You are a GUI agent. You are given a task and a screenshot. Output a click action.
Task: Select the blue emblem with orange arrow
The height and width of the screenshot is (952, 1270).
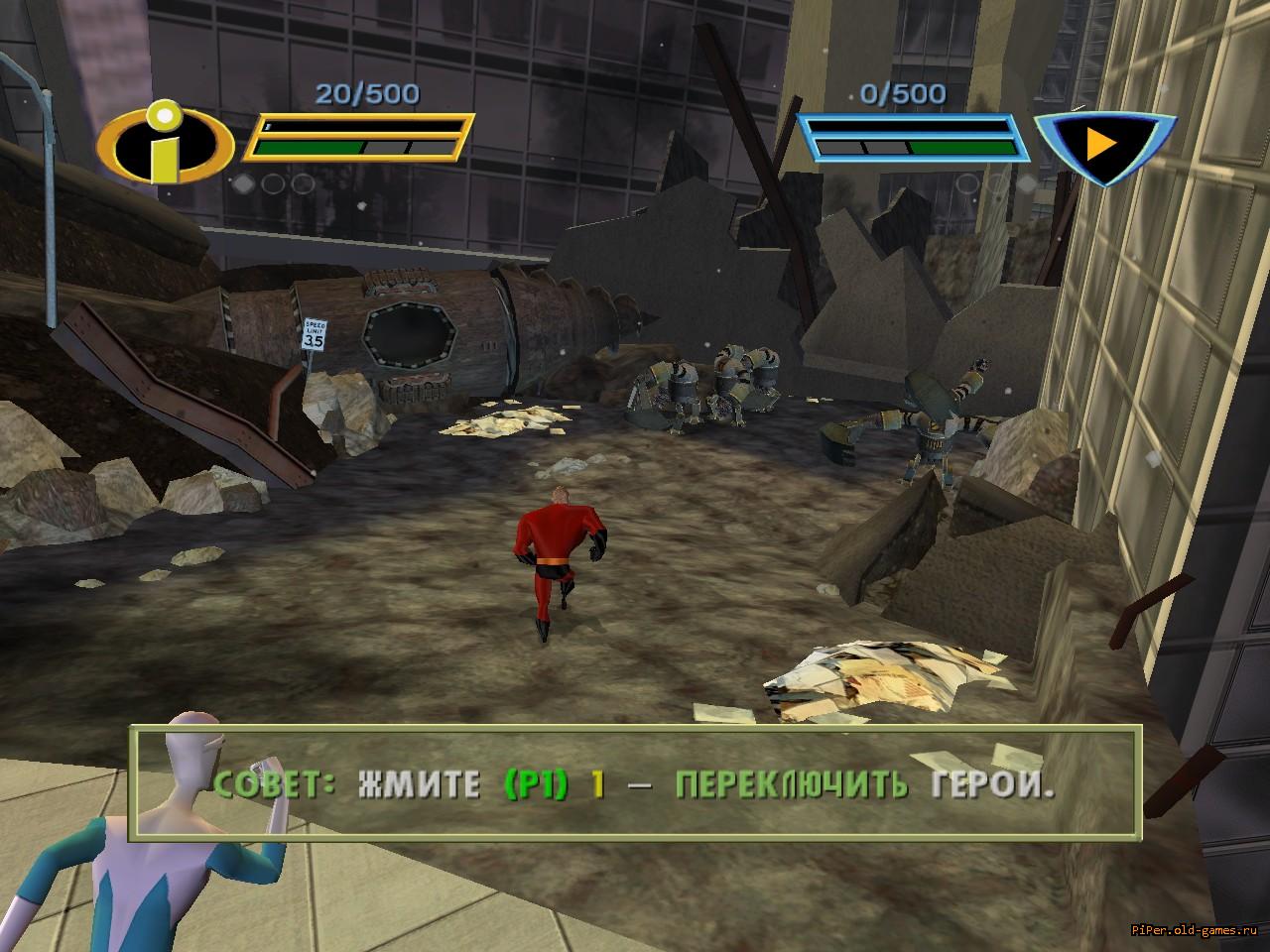click(x=1102, y=145)
